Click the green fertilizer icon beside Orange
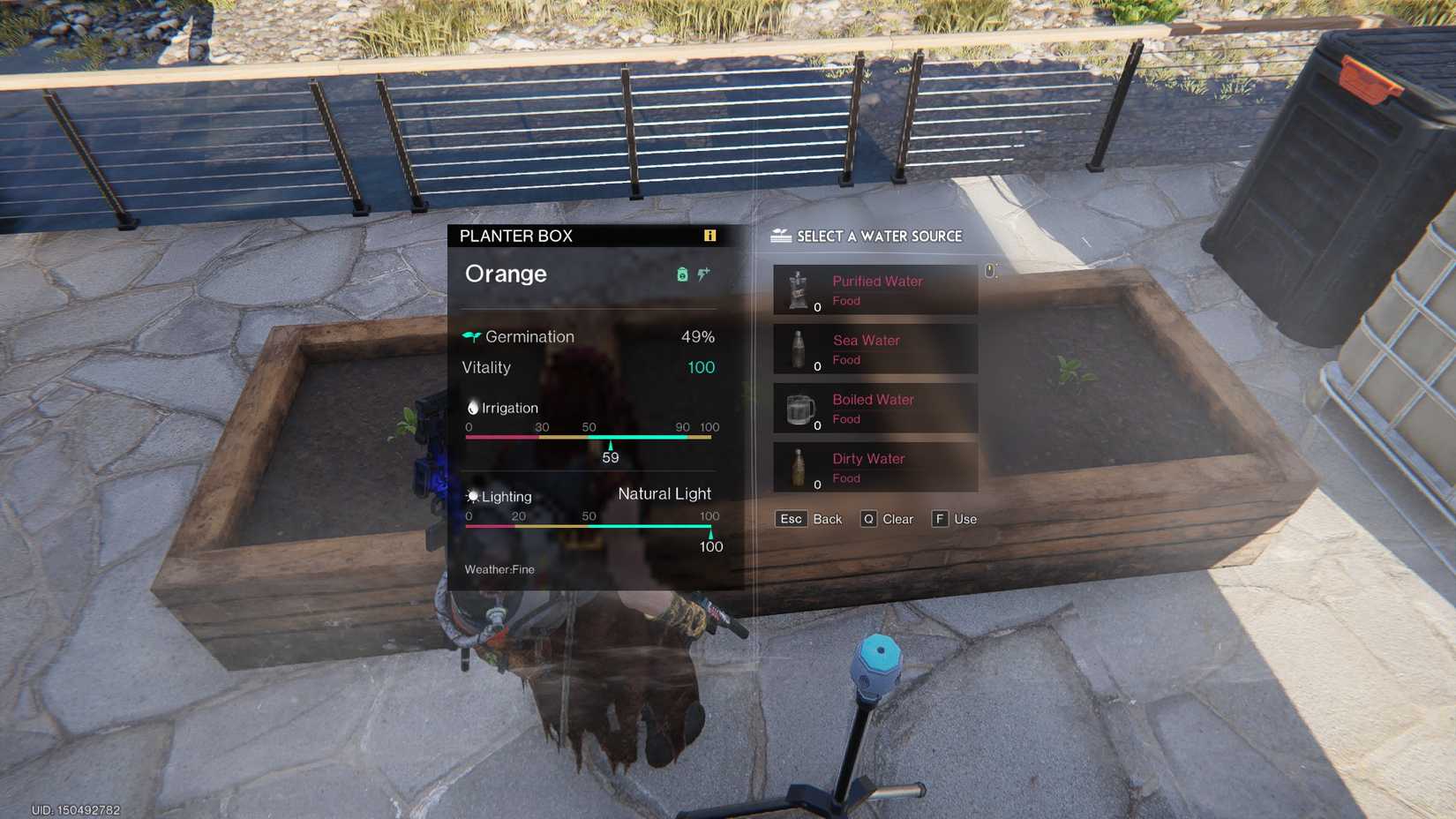 click(x=681, y=275)
